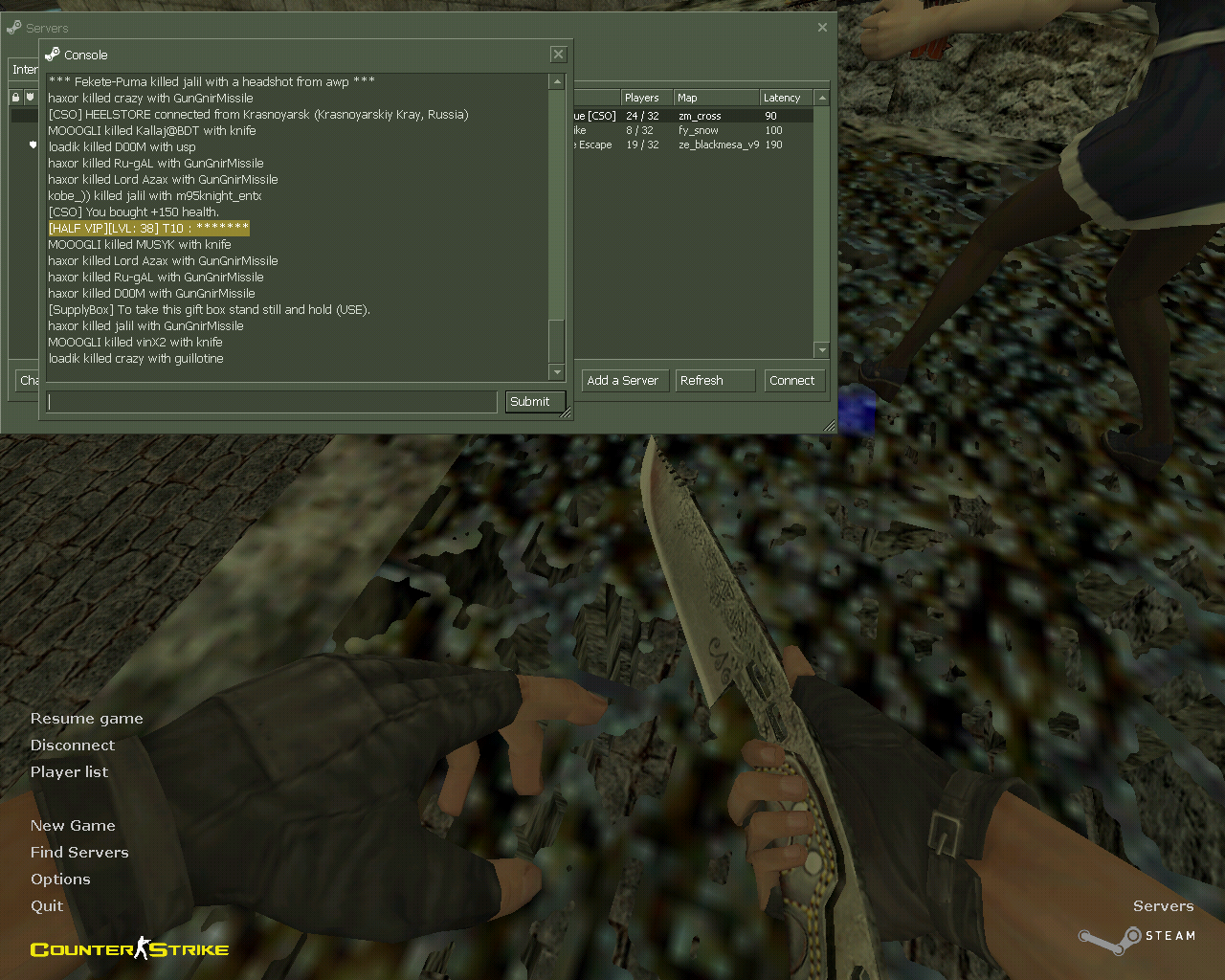Open the Options menu
Screen dimensions: 1225x980
coord(60,880)
